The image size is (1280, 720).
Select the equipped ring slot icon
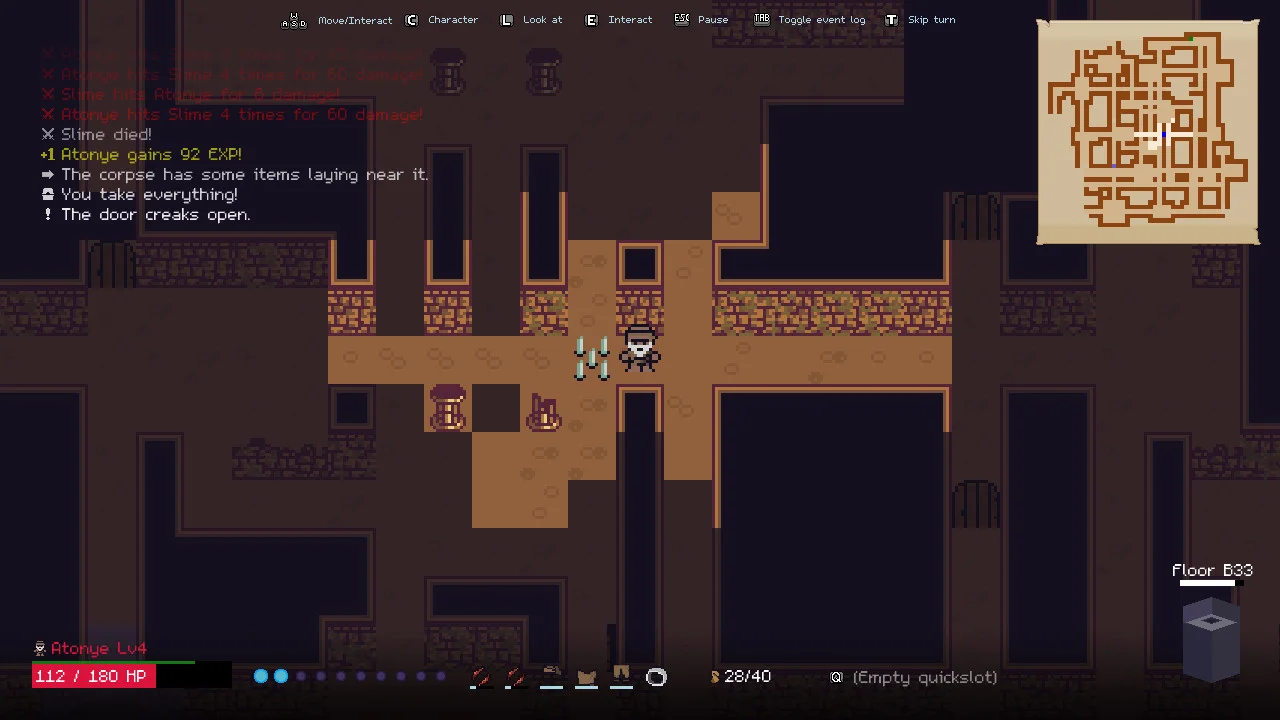tap(656, 677)
